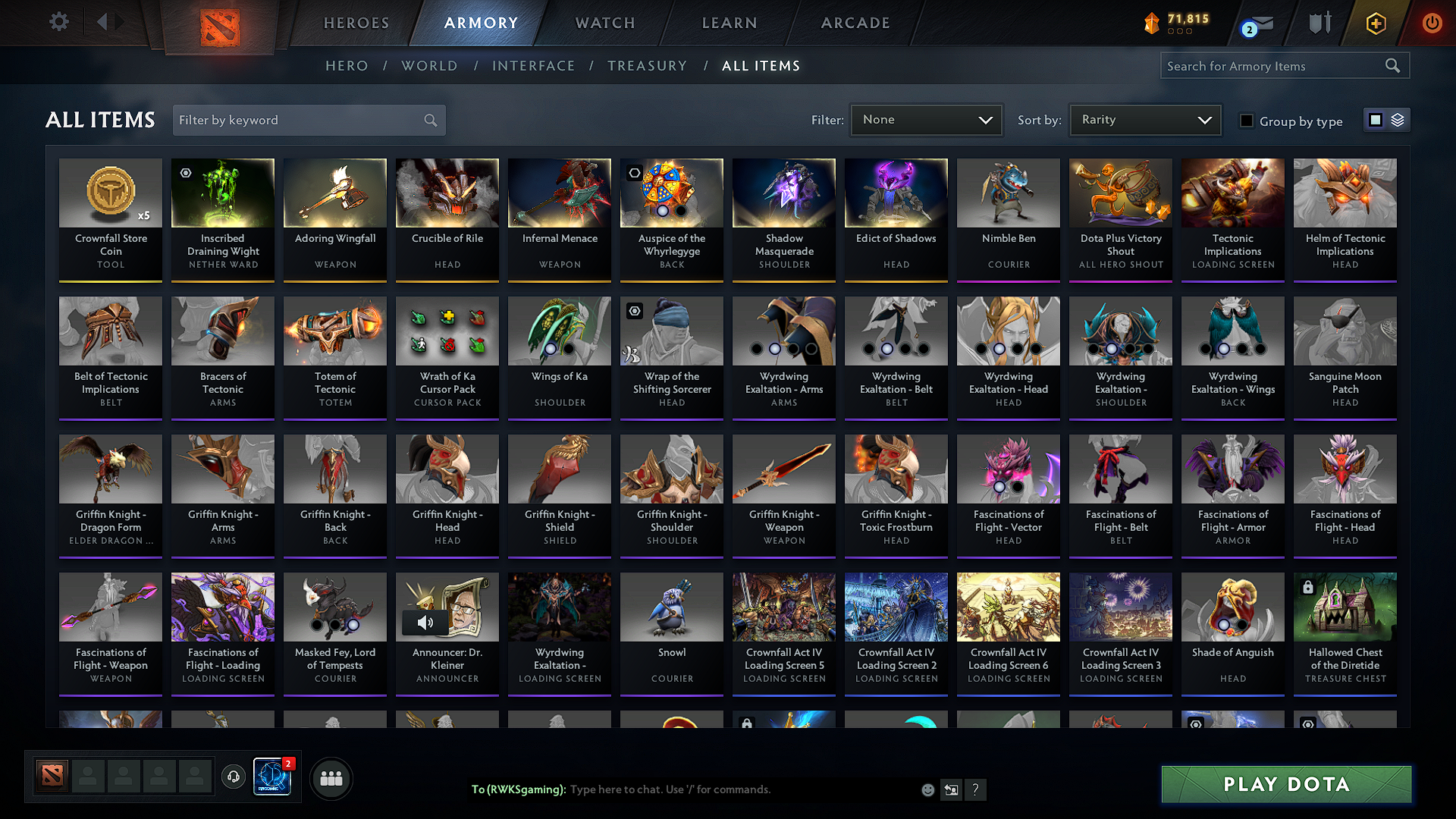Switch to stacked list view layout

click(x=1396, y=120)
